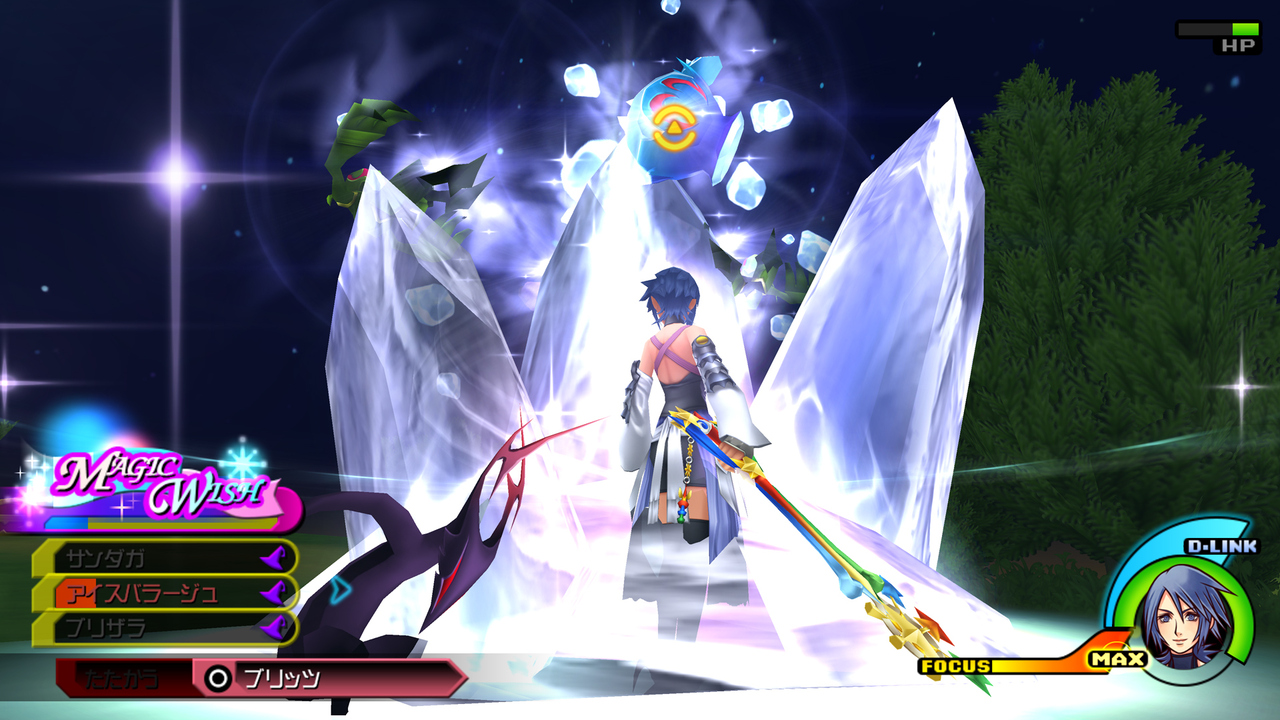
Task: Click the blue selection arrow beside アイスバラージュ
Action: tap(340, 592)
